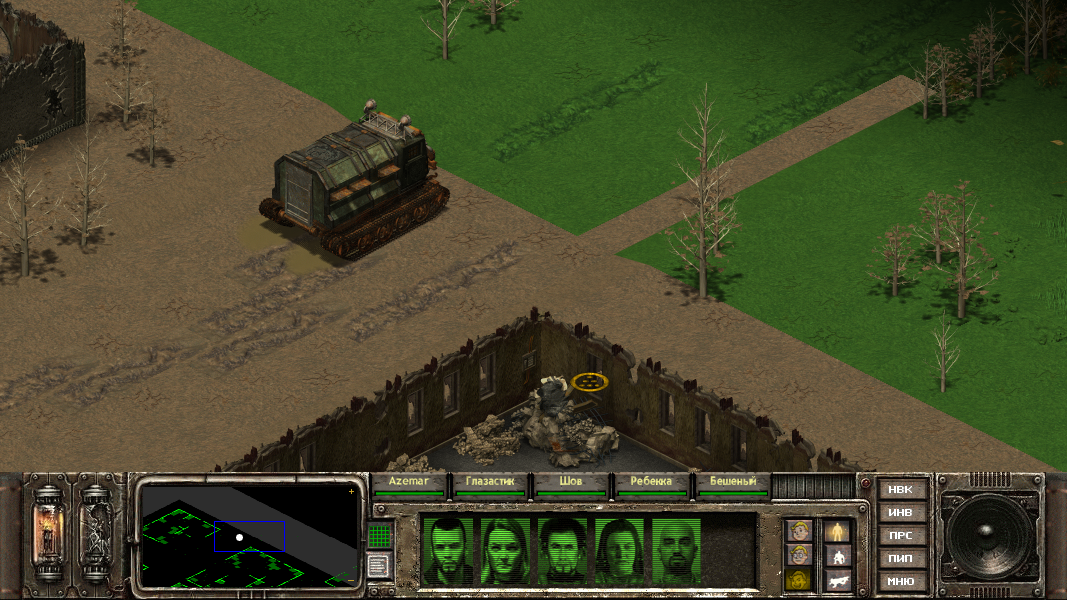
Task: Open the ПРС character sheet
Action: click(x=900, y=536)
